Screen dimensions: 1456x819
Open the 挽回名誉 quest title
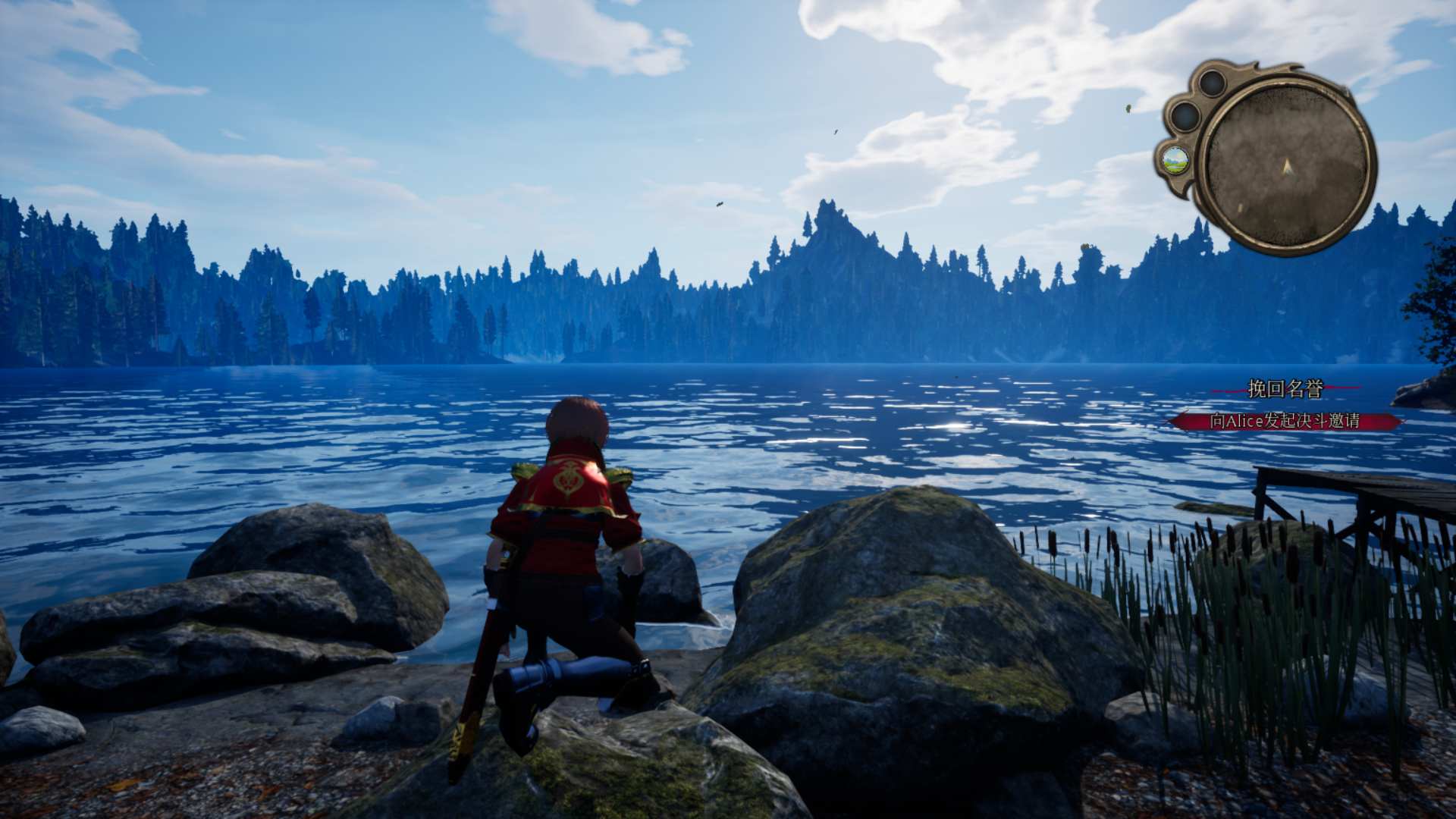[x=1285, y=389]
